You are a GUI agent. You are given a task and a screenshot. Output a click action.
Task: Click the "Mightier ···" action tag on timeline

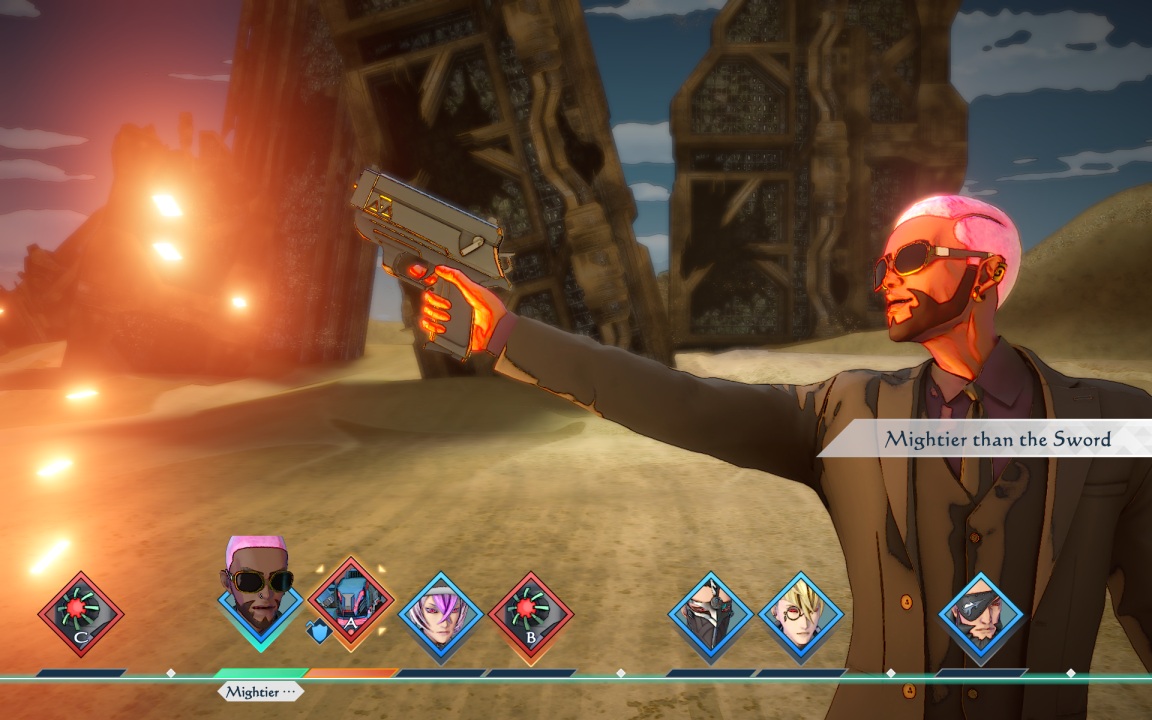[260, 691]
